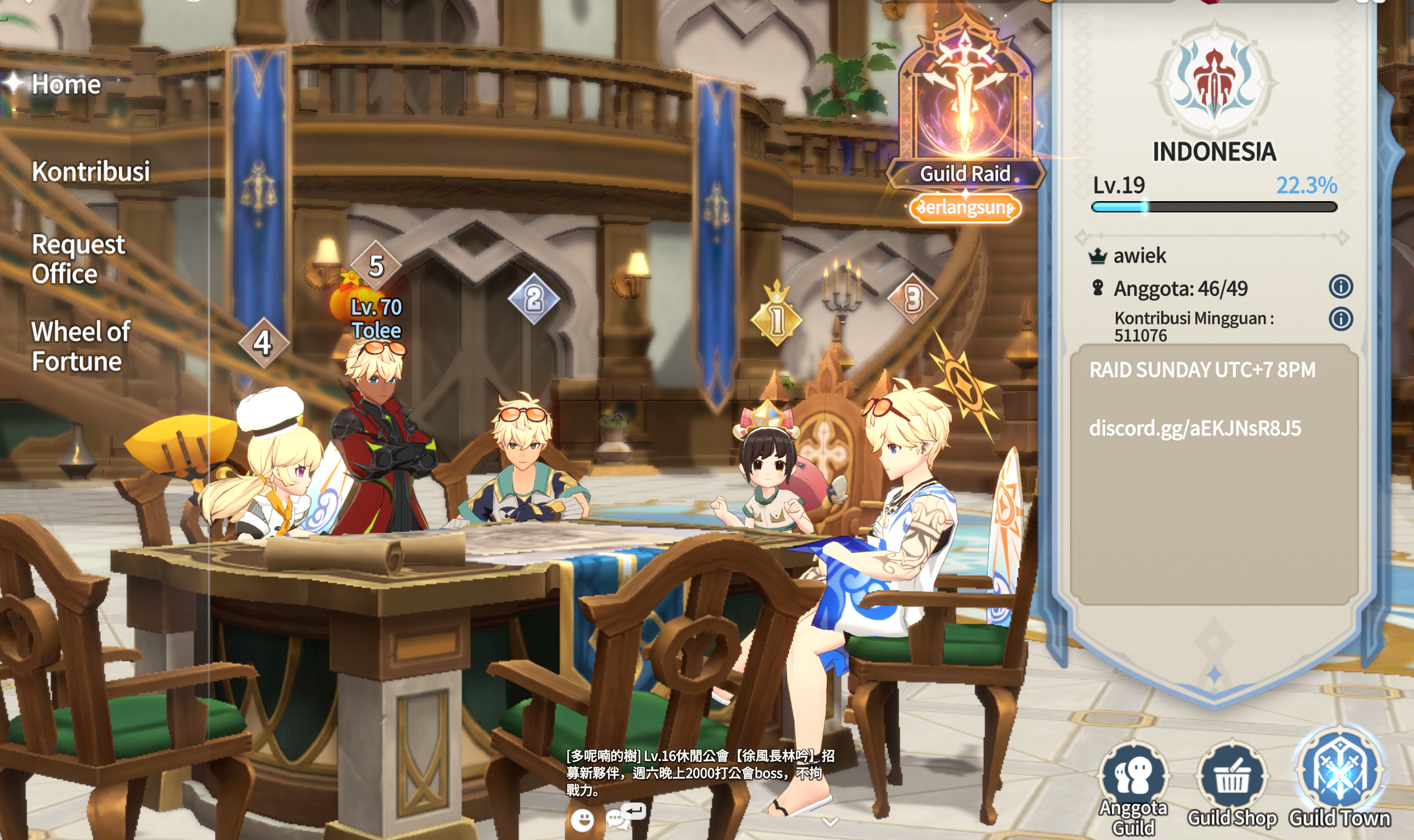Spin the Wheel of Fortune menu entry
Image resolution: width=1414 pixels, height=840 pixels.
(x=80, y=346)
